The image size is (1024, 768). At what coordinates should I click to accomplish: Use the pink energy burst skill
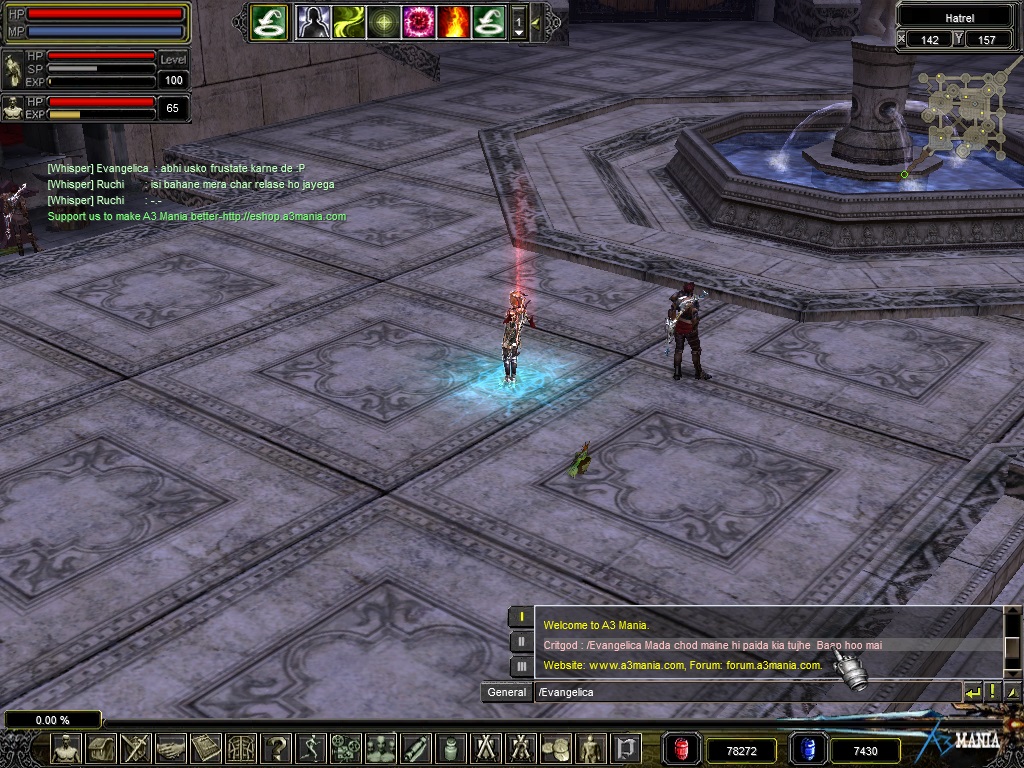pyautogui.click(x=417, y=21)
